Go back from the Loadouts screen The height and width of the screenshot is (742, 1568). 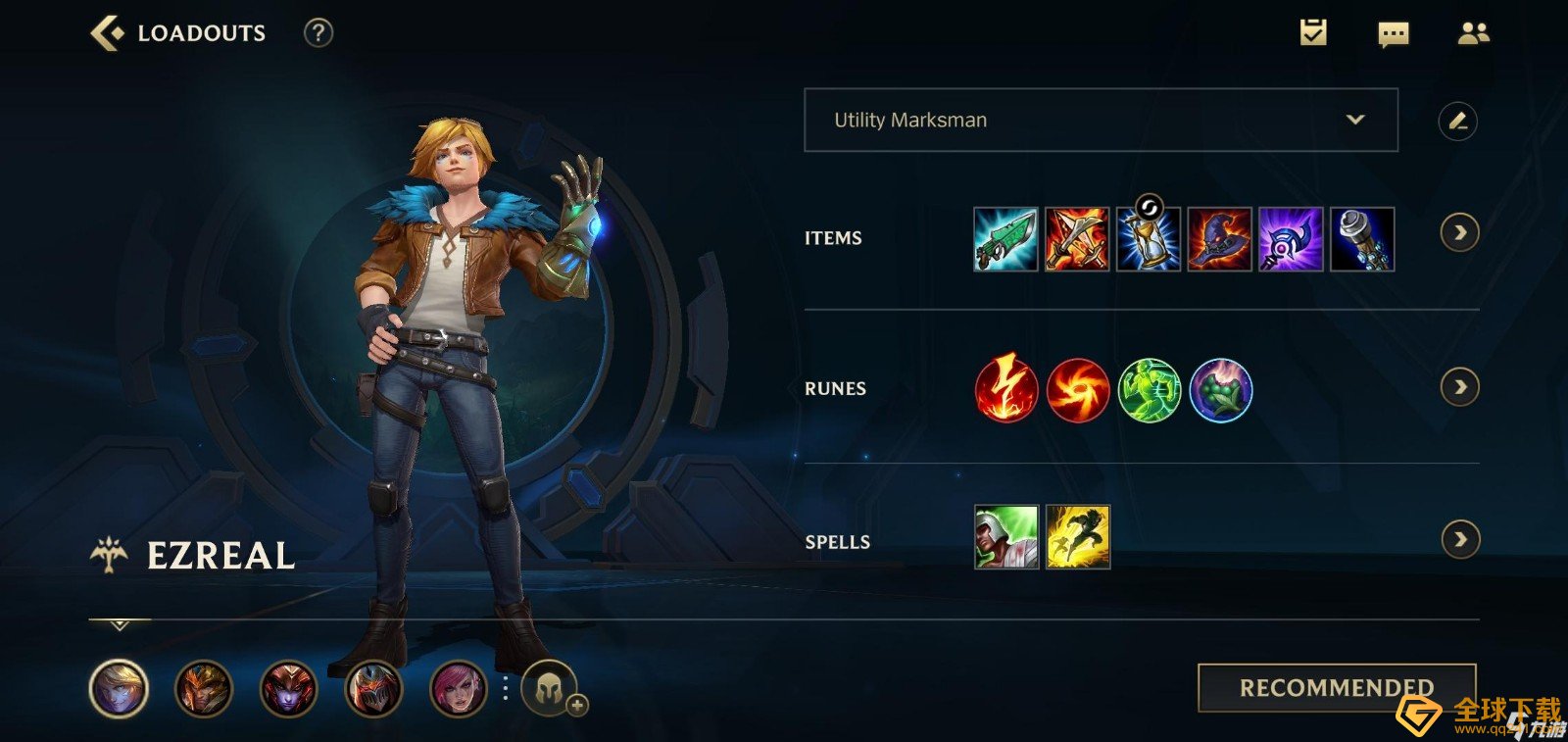click(108, 33)
